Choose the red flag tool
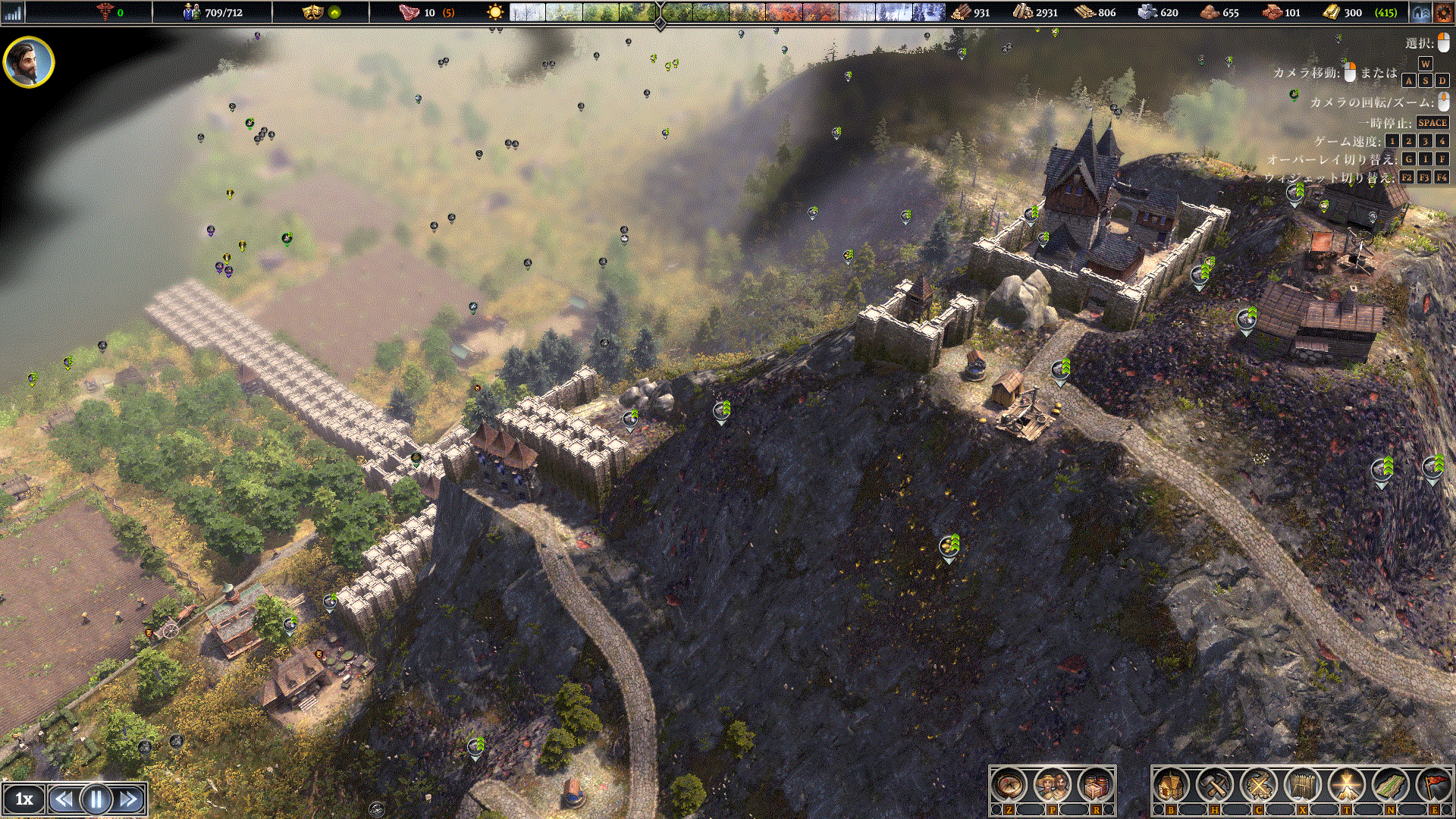The image size is (1456, 819). (1434, 786)
